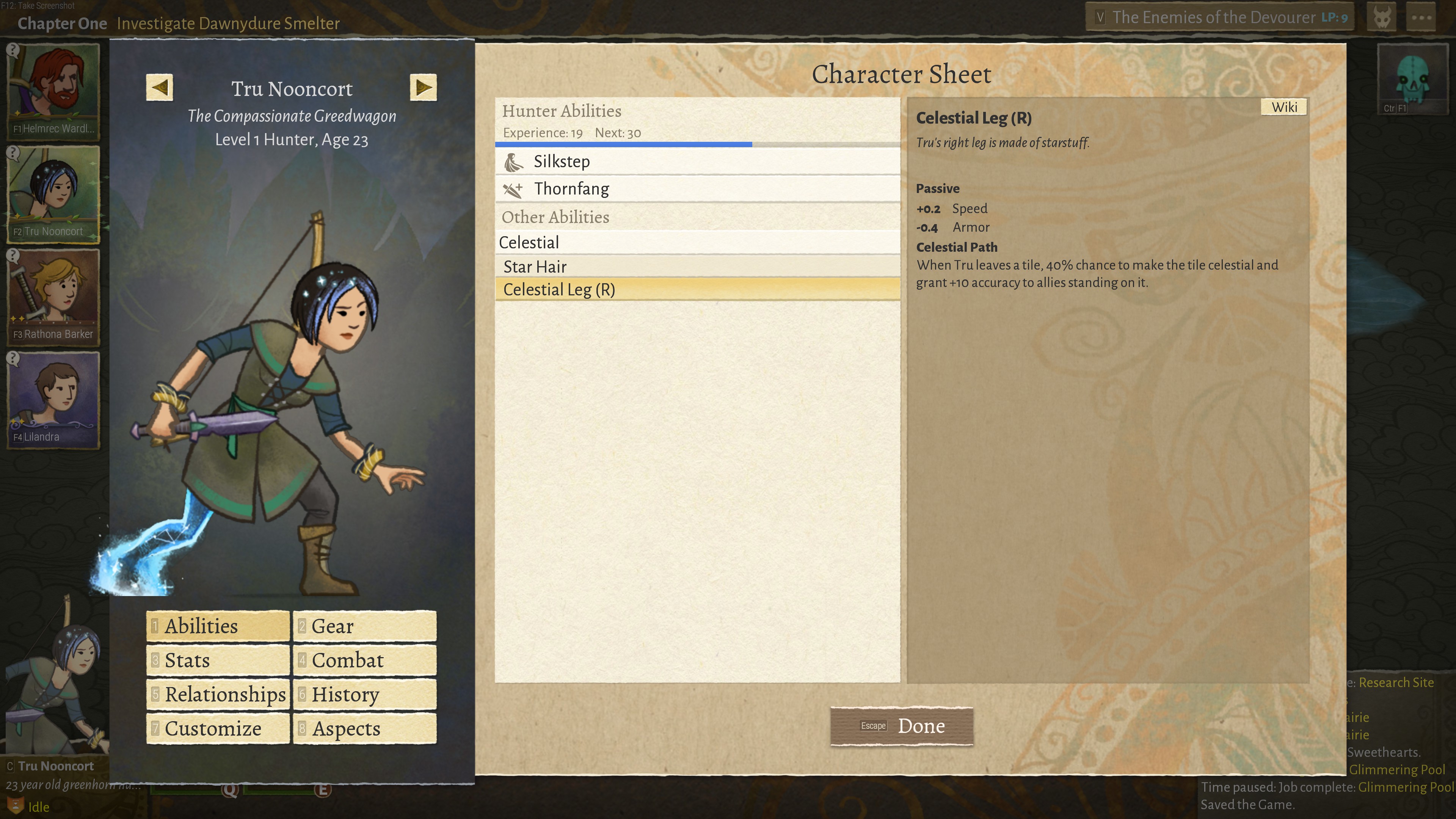Switch to the Relationships tab

click(x=218, y=695)
